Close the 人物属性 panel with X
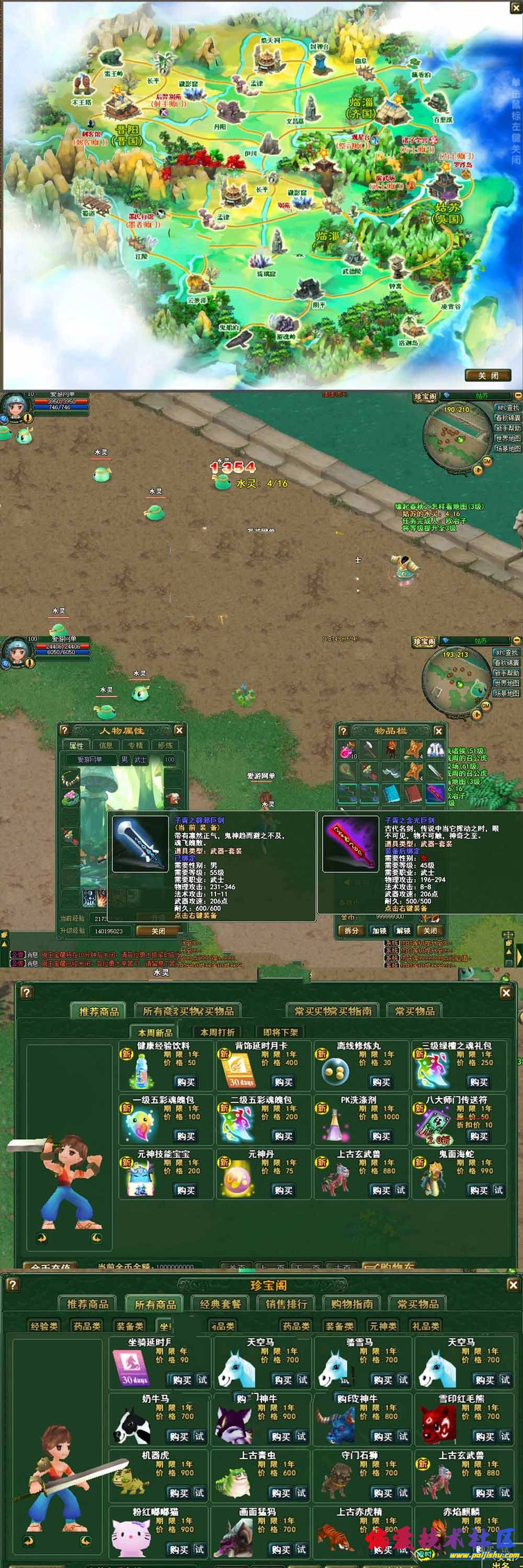 [x=179, y=731]
